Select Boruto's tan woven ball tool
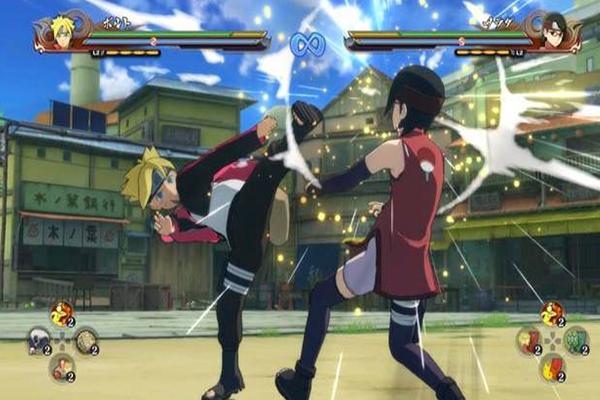 pos(85,340)
